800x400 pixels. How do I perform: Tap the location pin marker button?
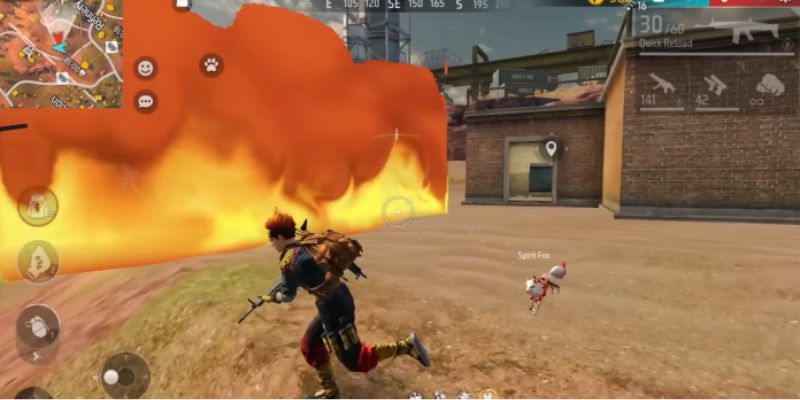pos(550,149)
